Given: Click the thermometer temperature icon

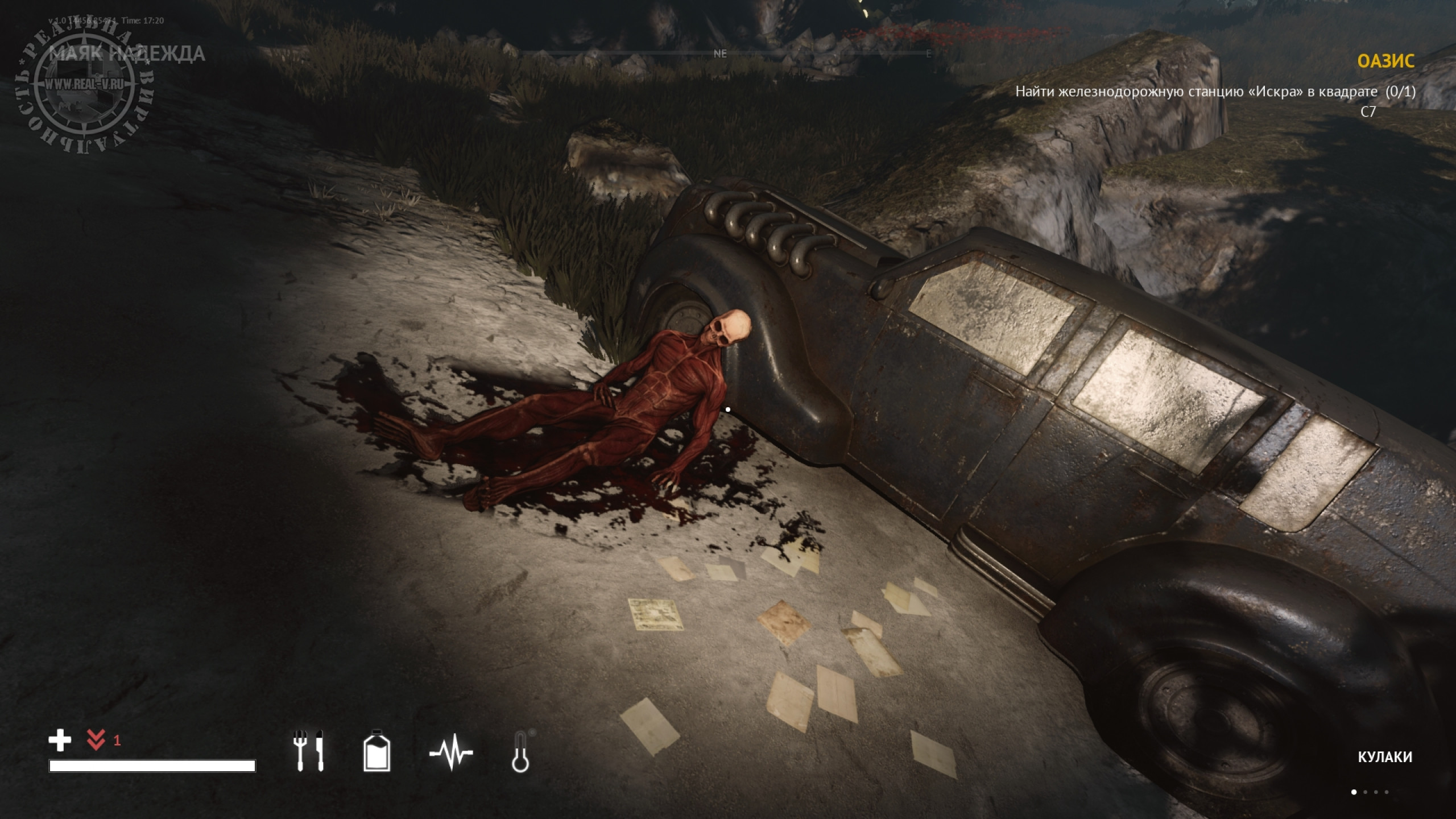Looking at the screenshot, I should coord(520,751).
